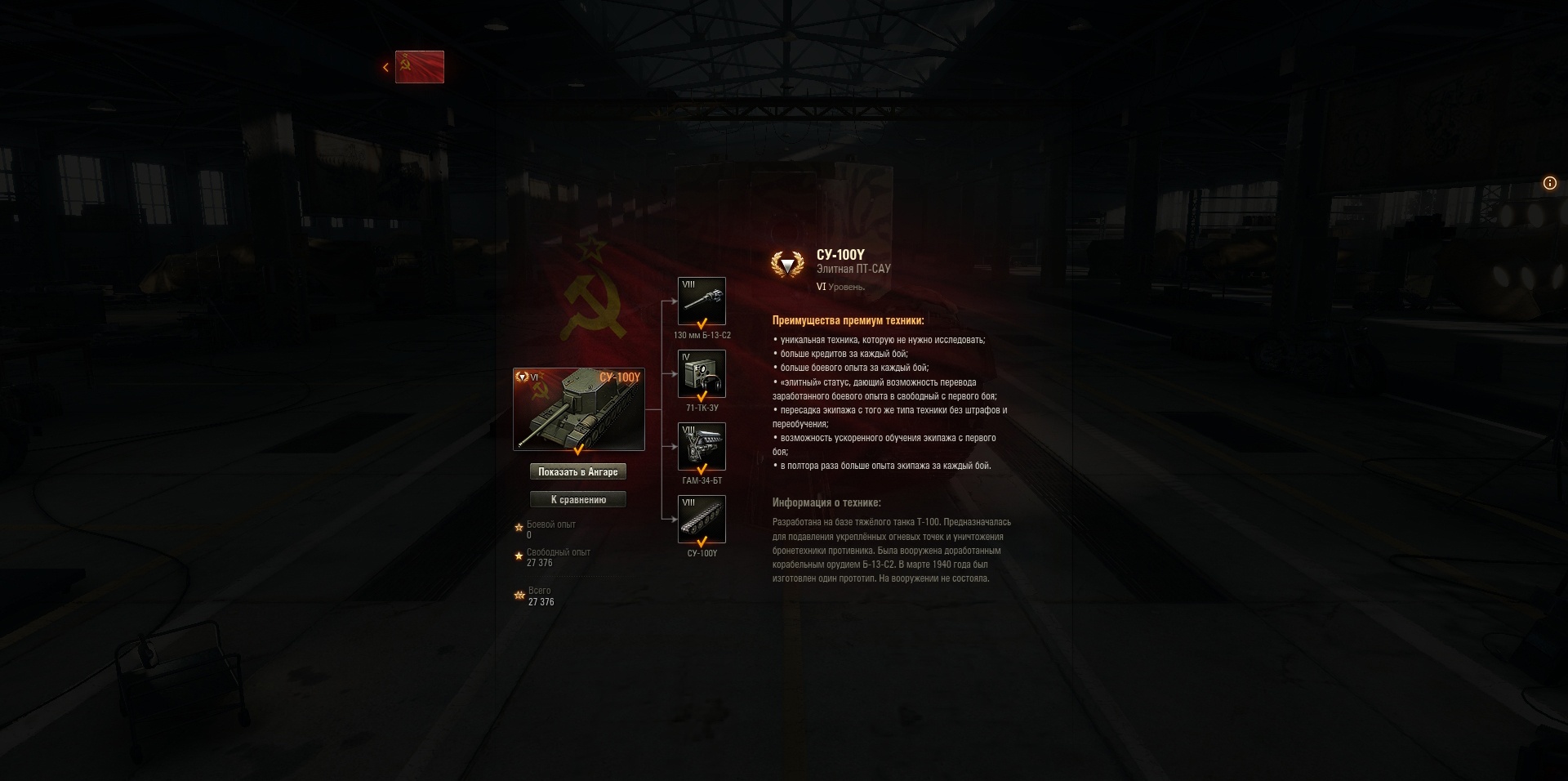
Task: Click the К сравнению button
Action: click(x=579, y=499)
